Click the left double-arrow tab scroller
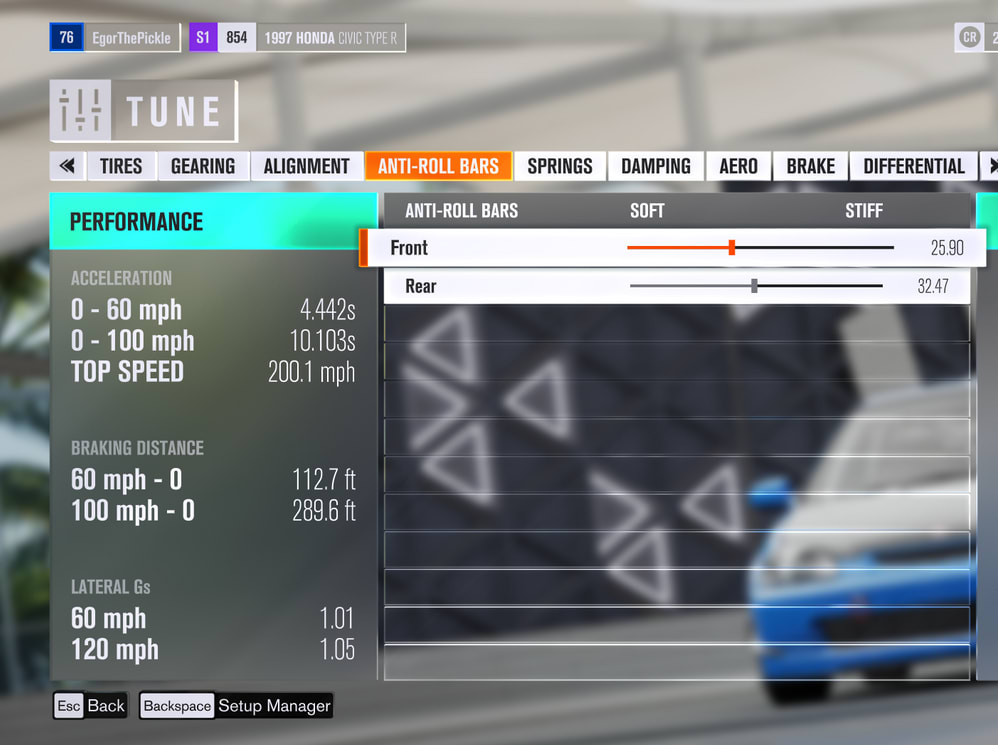Image resolution: width=998 pixels, height=745 pixels. pos(67,166)
